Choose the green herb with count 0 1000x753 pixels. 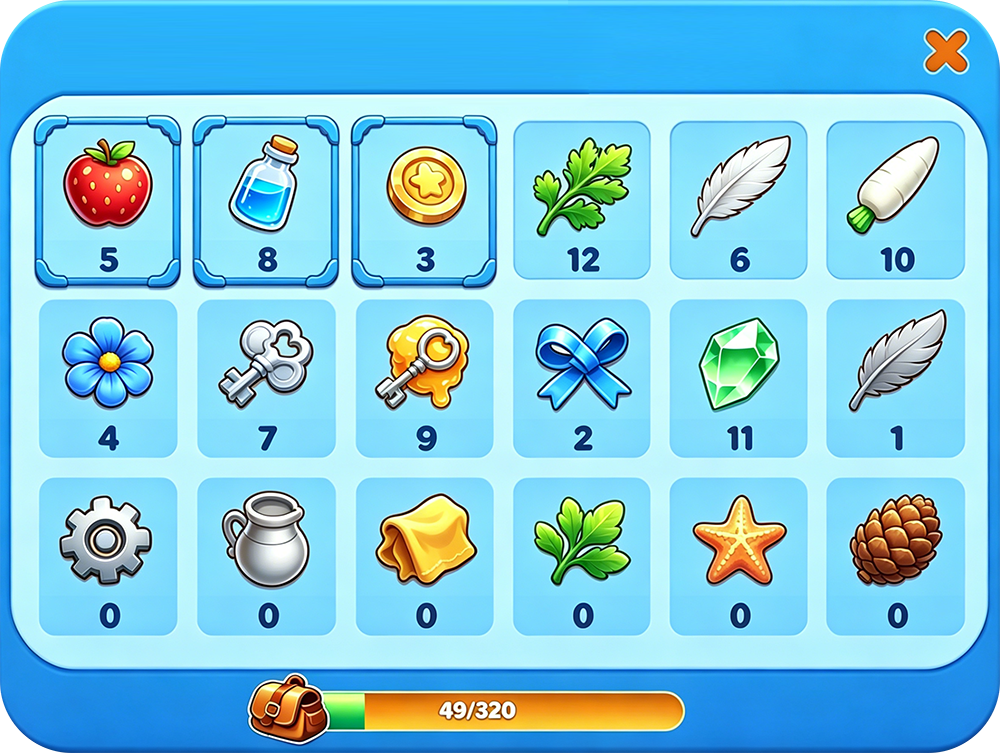click(582, 556)
